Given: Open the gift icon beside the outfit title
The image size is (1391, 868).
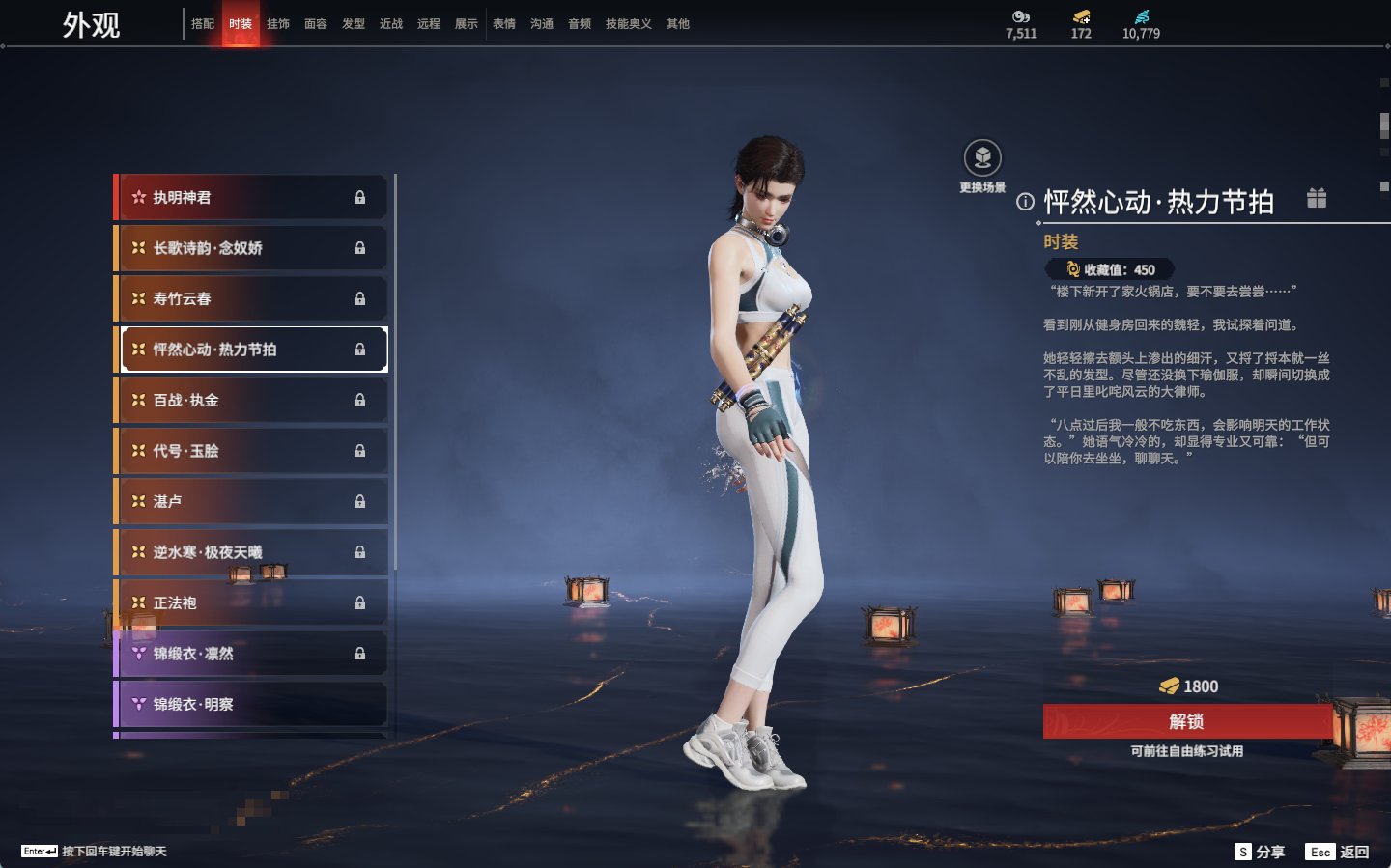Looking at the screenshot, I should [x=1317, y=198].
